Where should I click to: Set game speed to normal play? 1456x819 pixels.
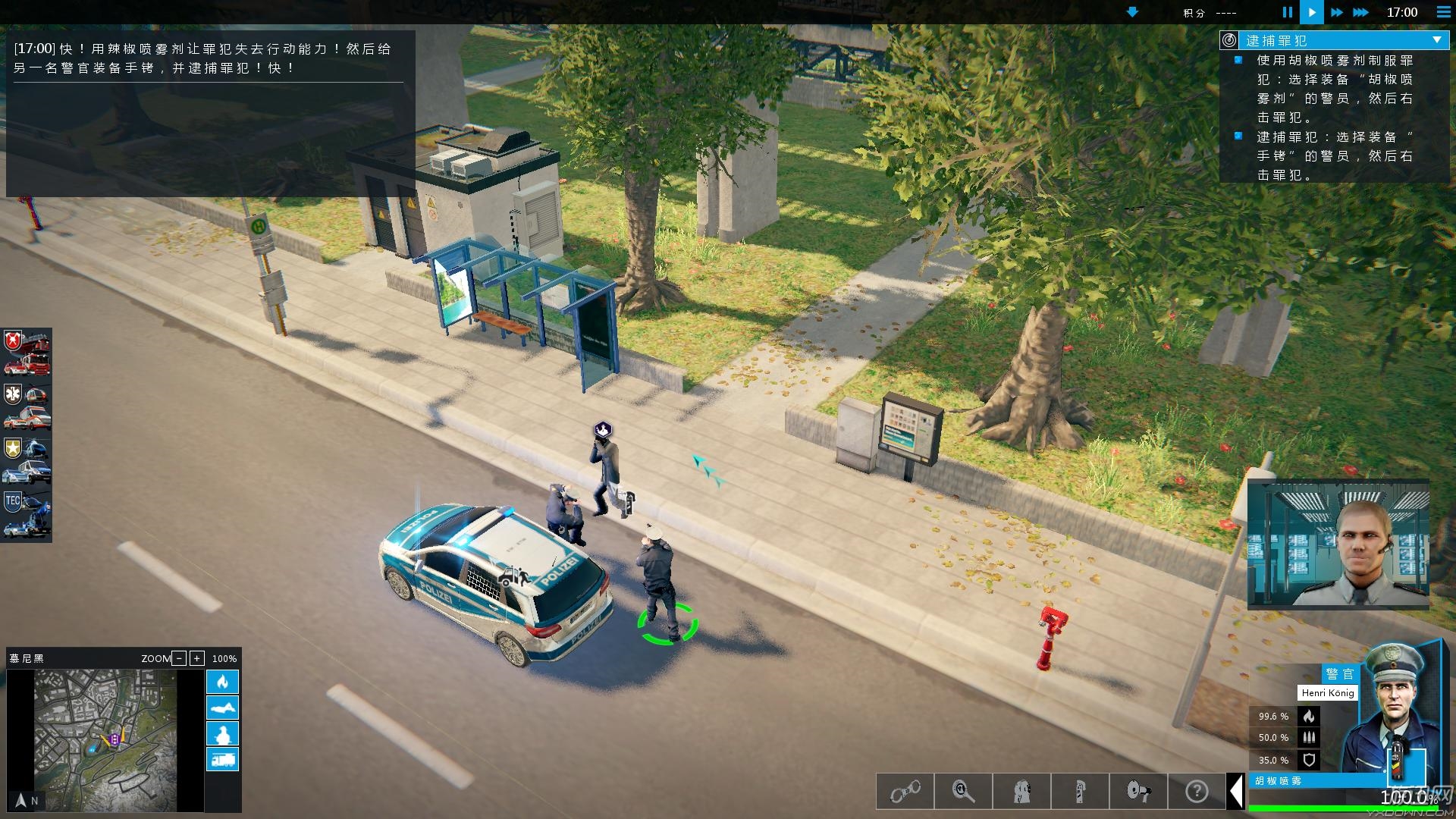coord(1312,12)
